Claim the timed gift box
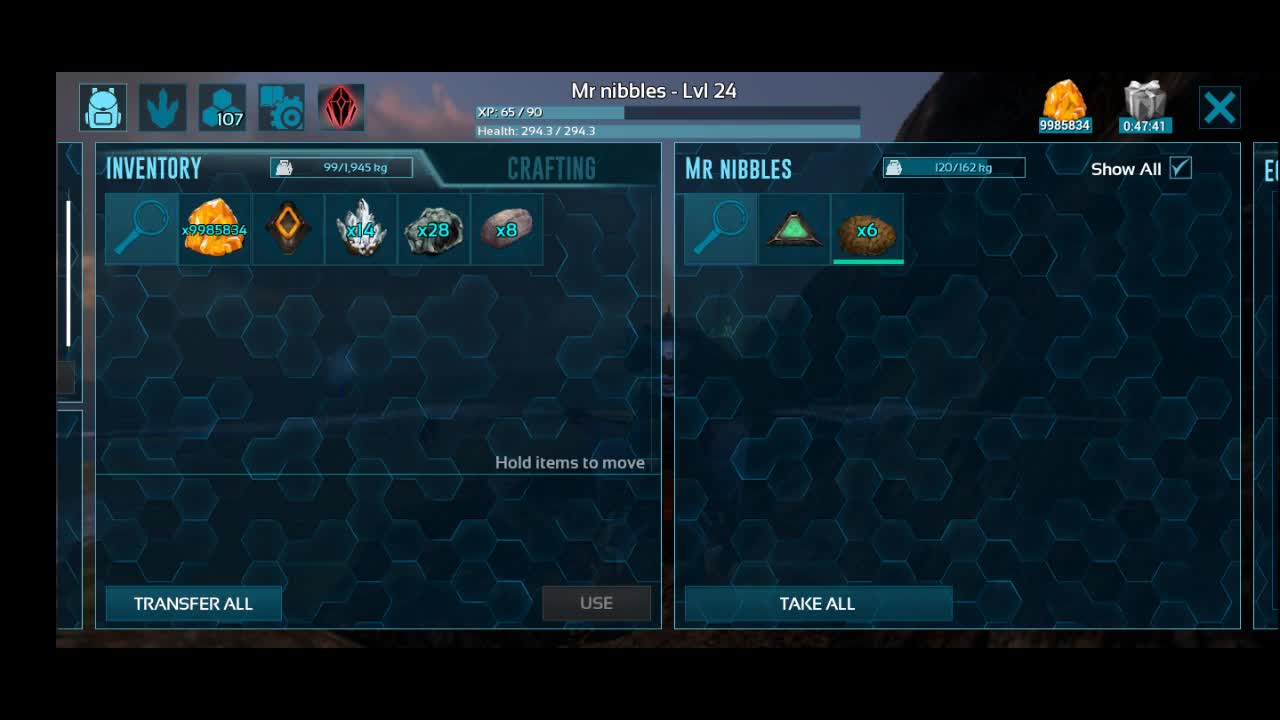This screenshot has height=720, width=1280. pos(1144,107)
